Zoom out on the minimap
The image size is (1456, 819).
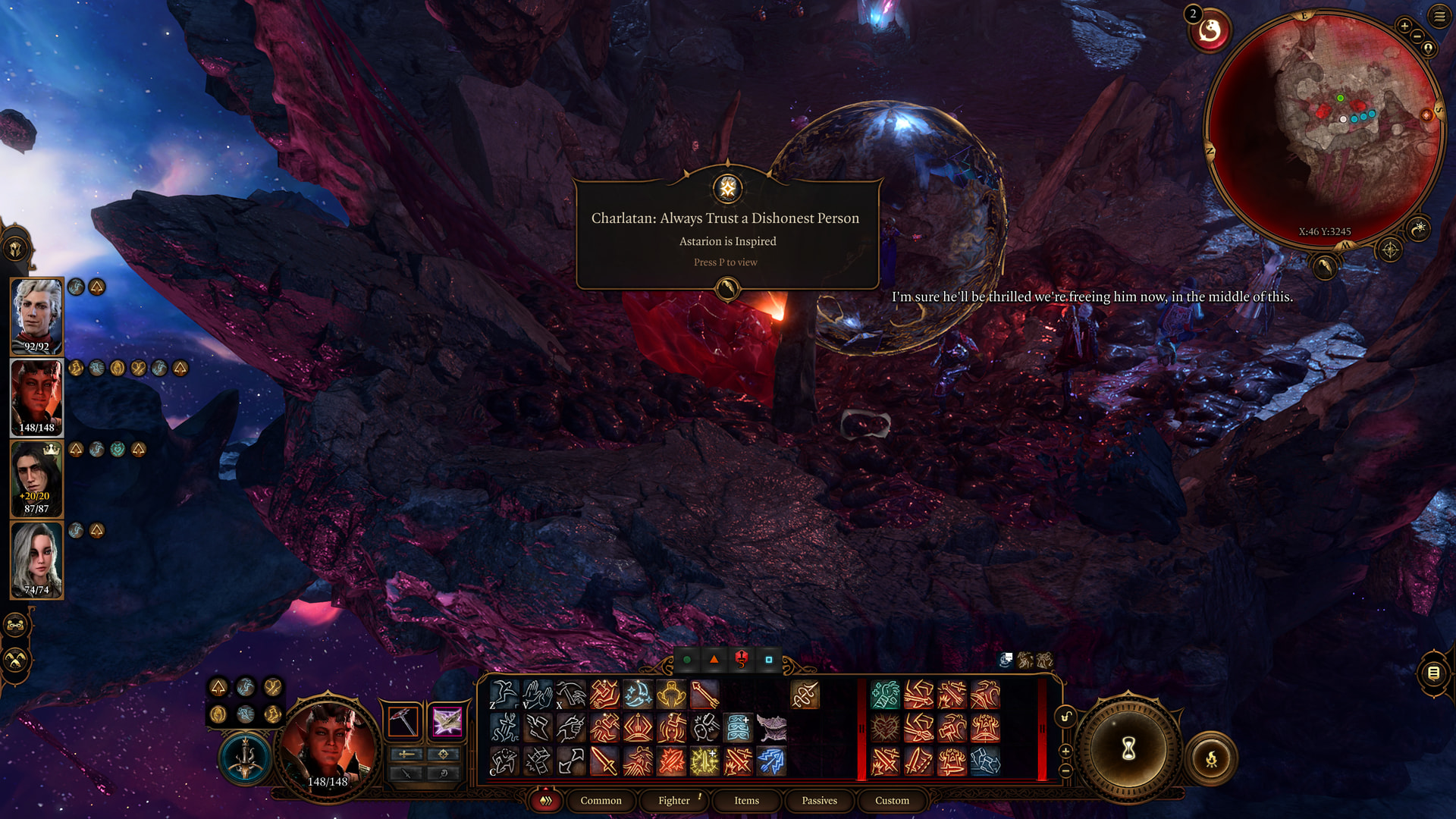[x=1417, y=36]
